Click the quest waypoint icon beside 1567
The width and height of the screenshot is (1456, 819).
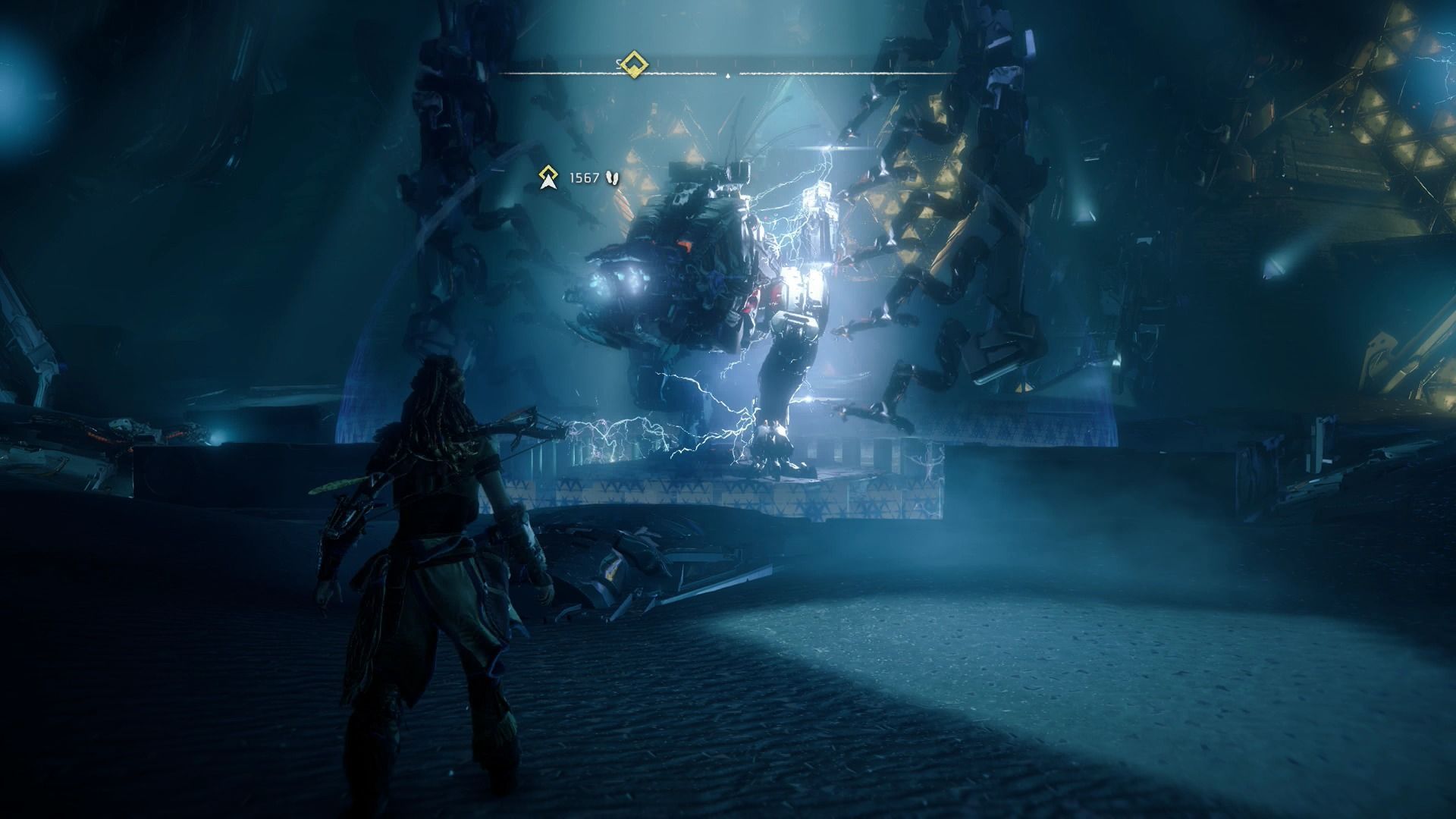click(x=547, y=178)
